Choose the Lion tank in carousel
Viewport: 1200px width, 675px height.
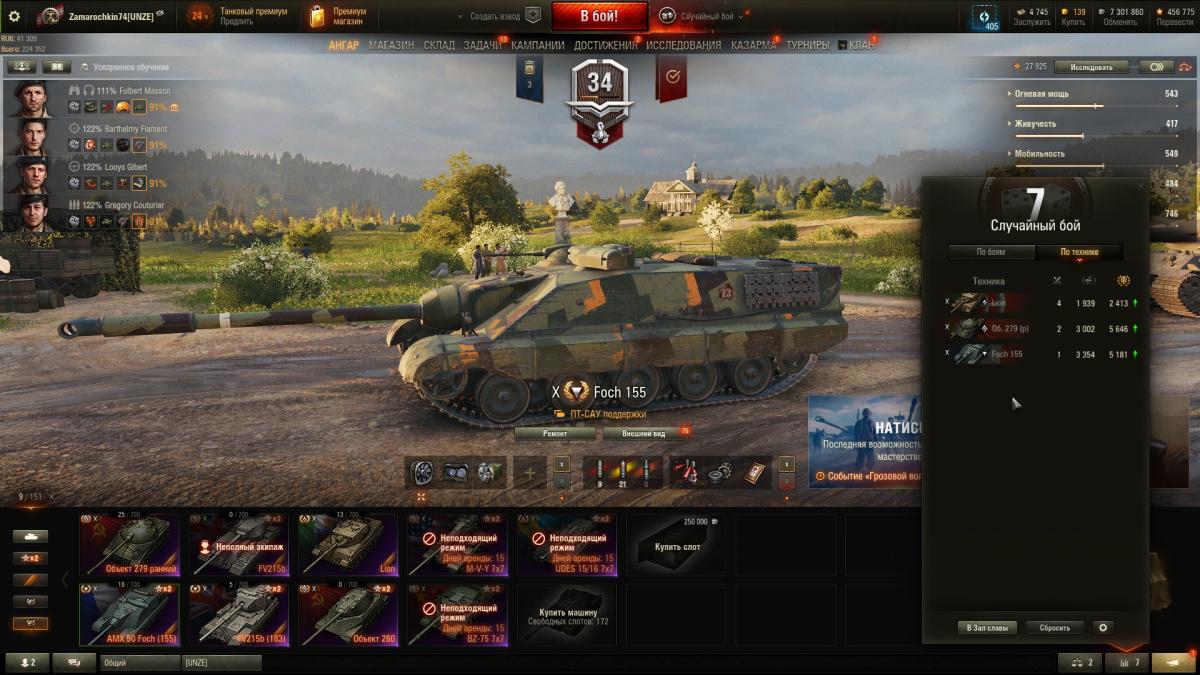[349, 545]
